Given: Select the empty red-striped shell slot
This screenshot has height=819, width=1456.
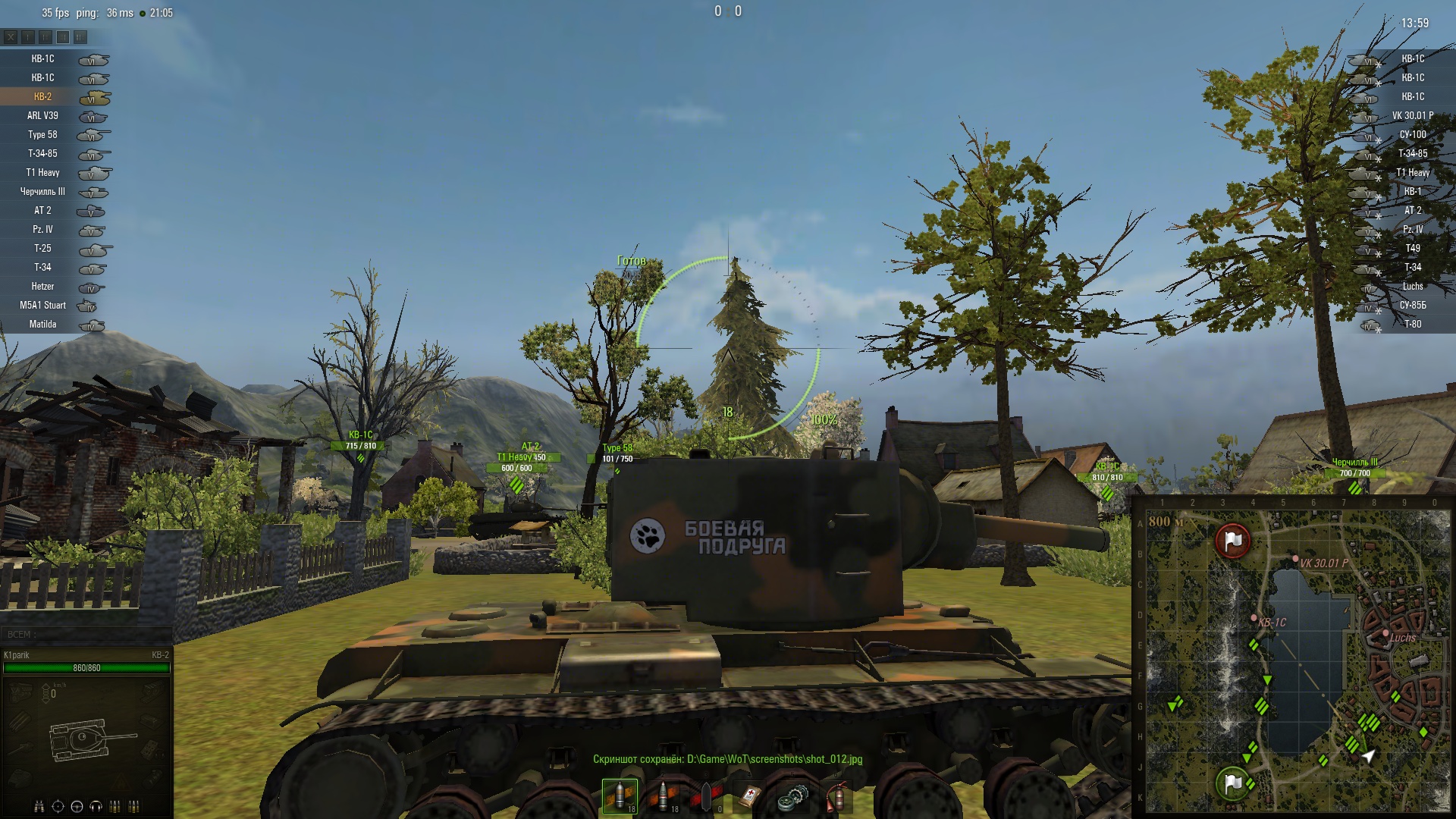Looking at the screenshot, I should pos(706,796).
